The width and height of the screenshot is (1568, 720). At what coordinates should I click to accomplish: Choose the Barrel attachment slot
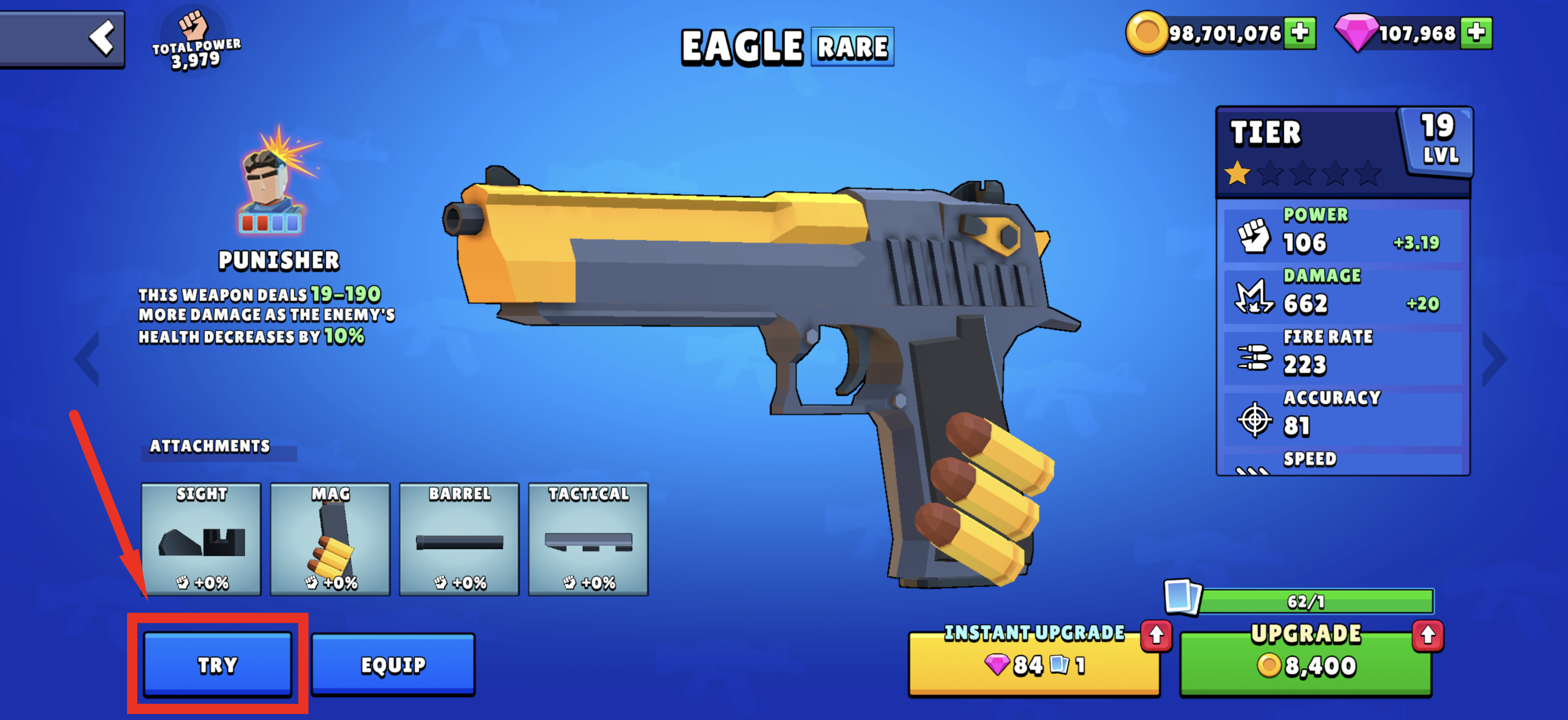(459, 539)
